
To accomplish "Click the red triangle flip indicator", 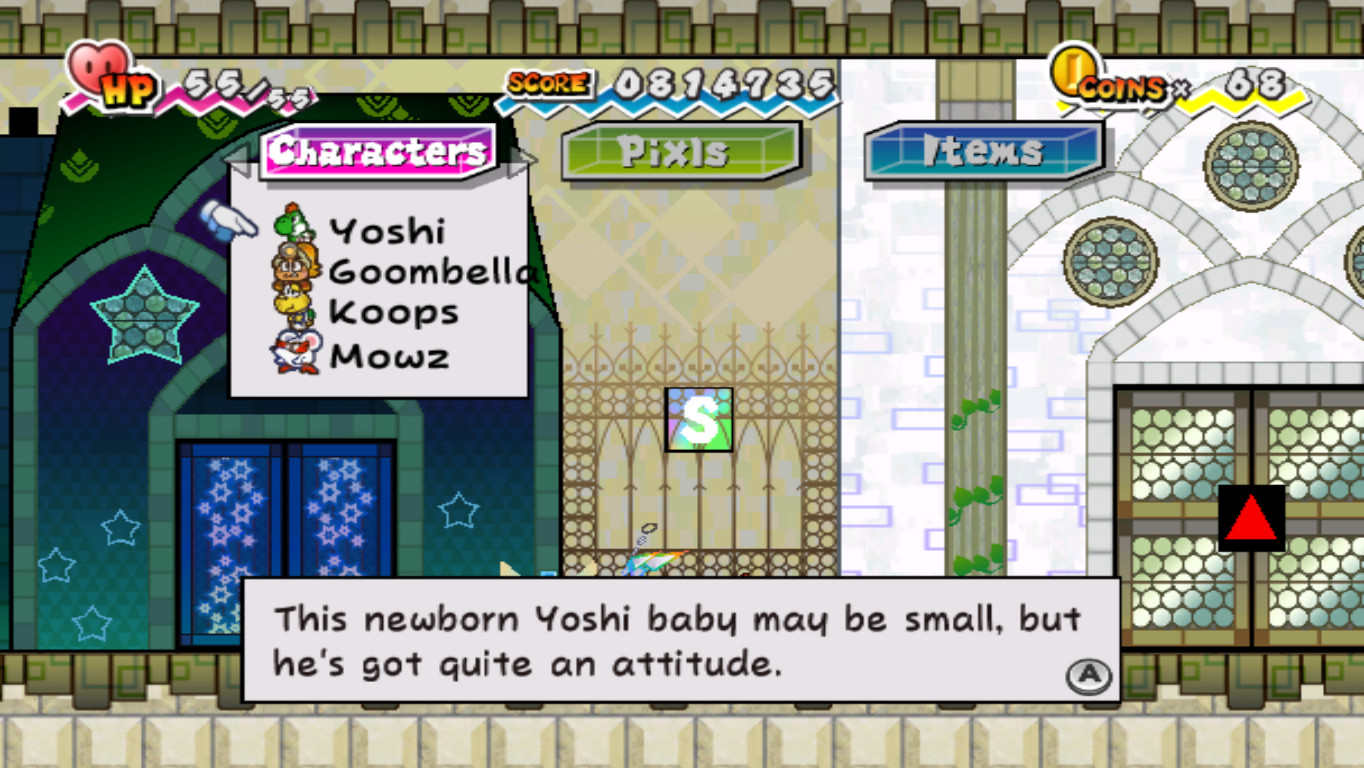I will pos(1251,519).
